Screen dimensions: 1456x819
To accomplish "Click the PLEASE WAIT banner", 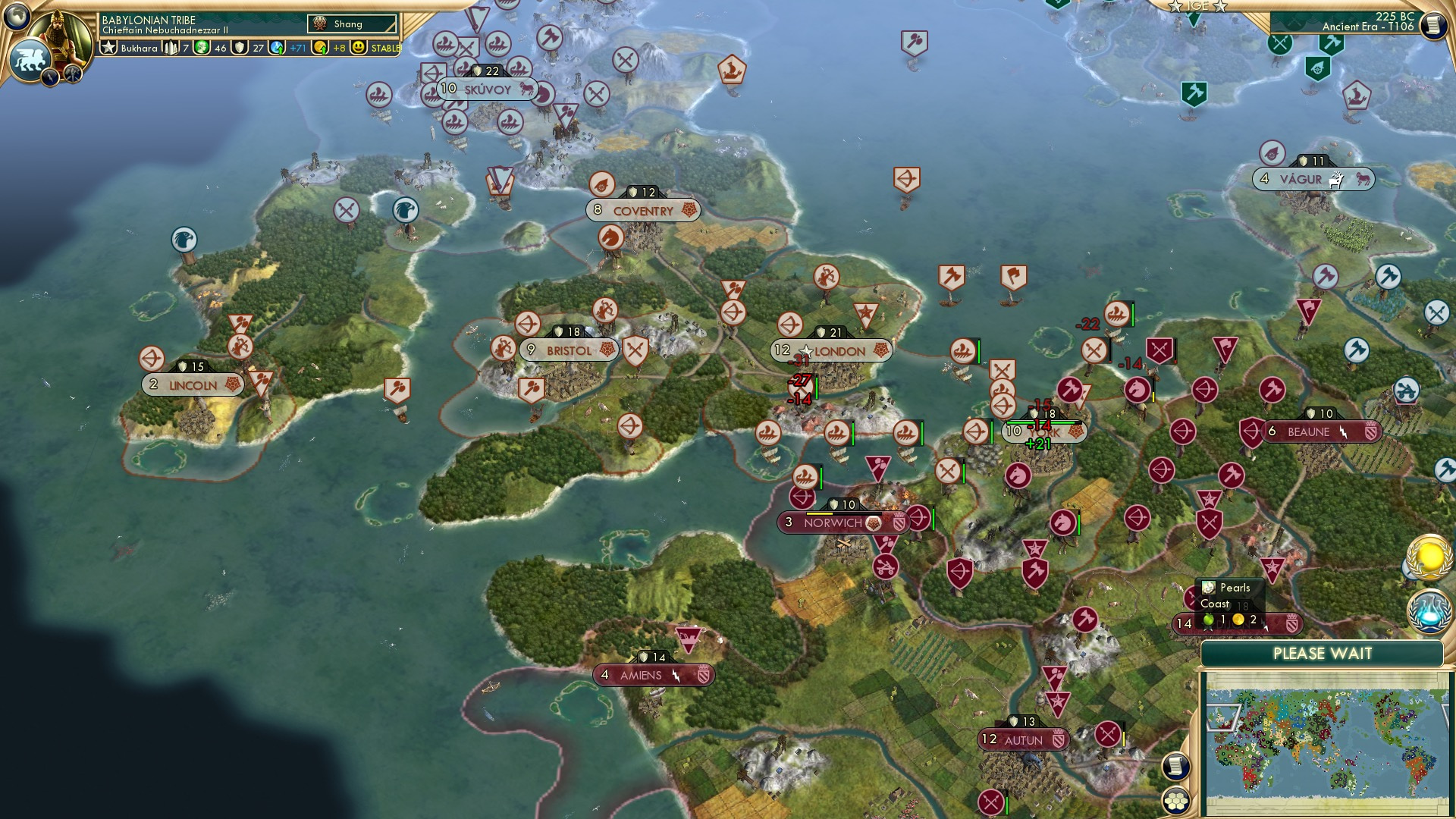I will pos(1323,652).
